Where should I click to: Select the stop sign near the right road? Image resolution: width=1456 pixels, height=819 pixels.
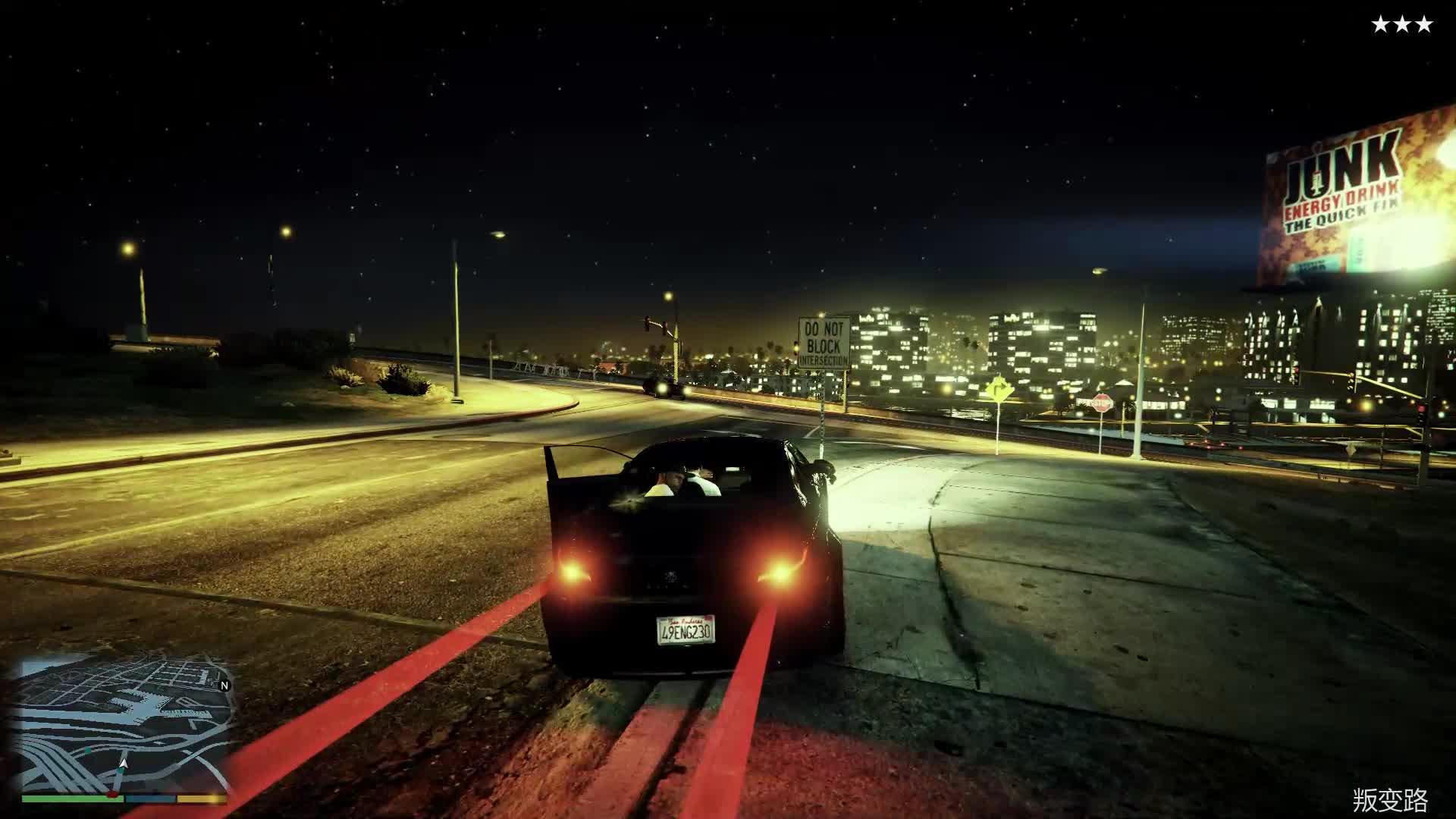[x=1103, y=403]
